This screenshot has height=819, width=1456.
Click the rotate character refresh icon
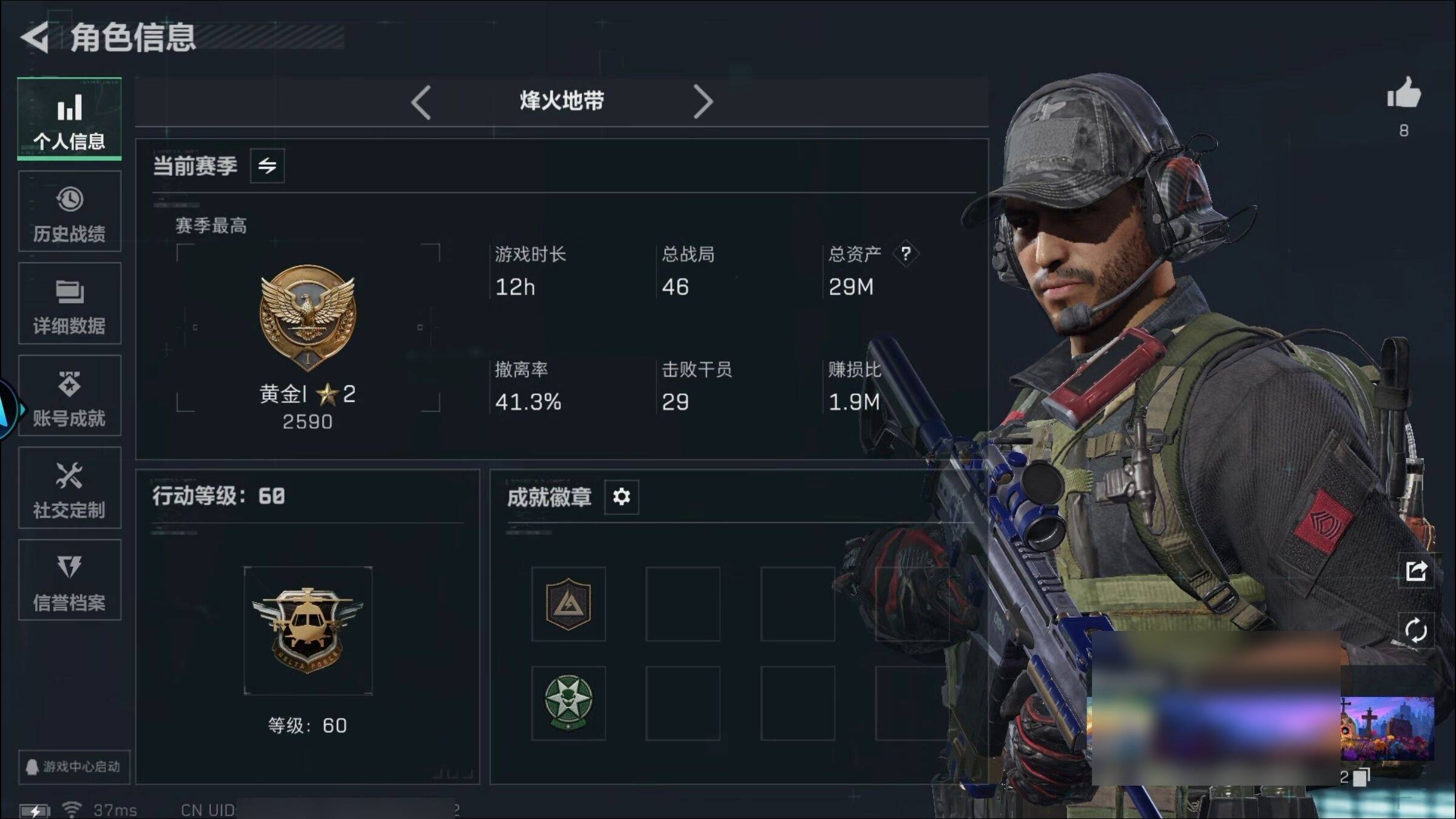1416,630
